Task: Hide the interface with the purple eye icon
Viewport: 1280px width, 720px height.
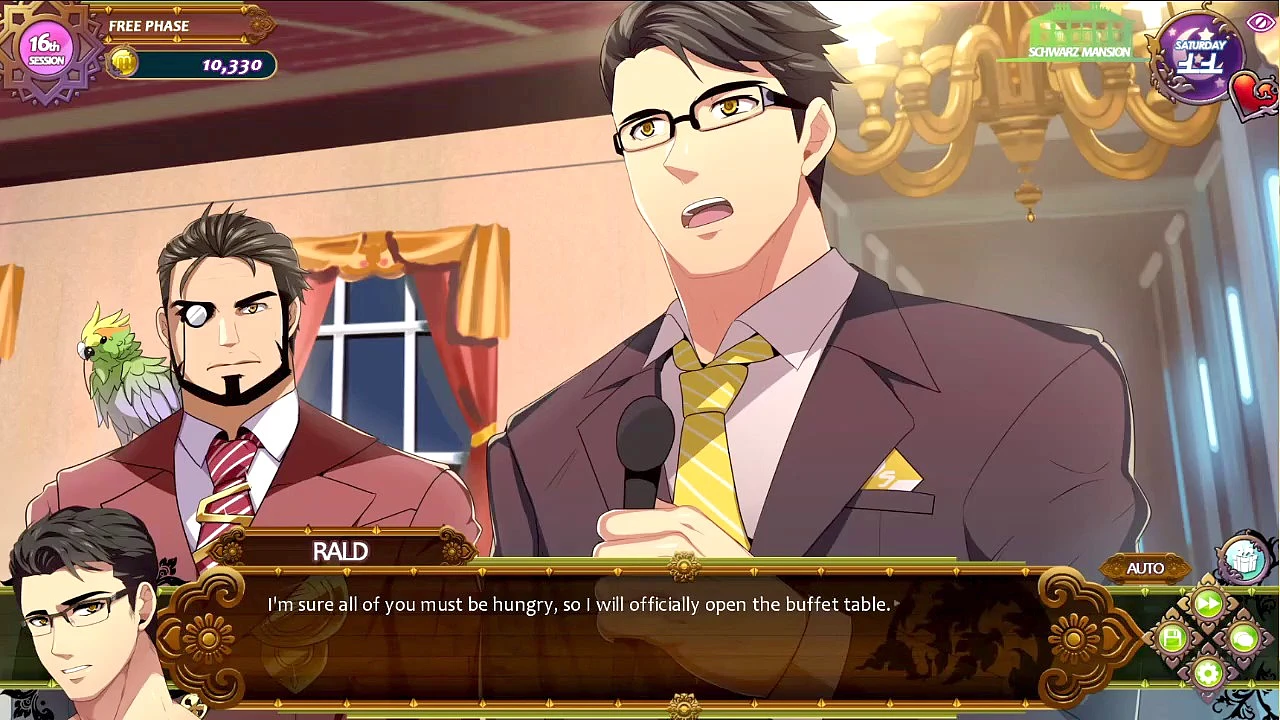Action: (x=1259, y=23)
